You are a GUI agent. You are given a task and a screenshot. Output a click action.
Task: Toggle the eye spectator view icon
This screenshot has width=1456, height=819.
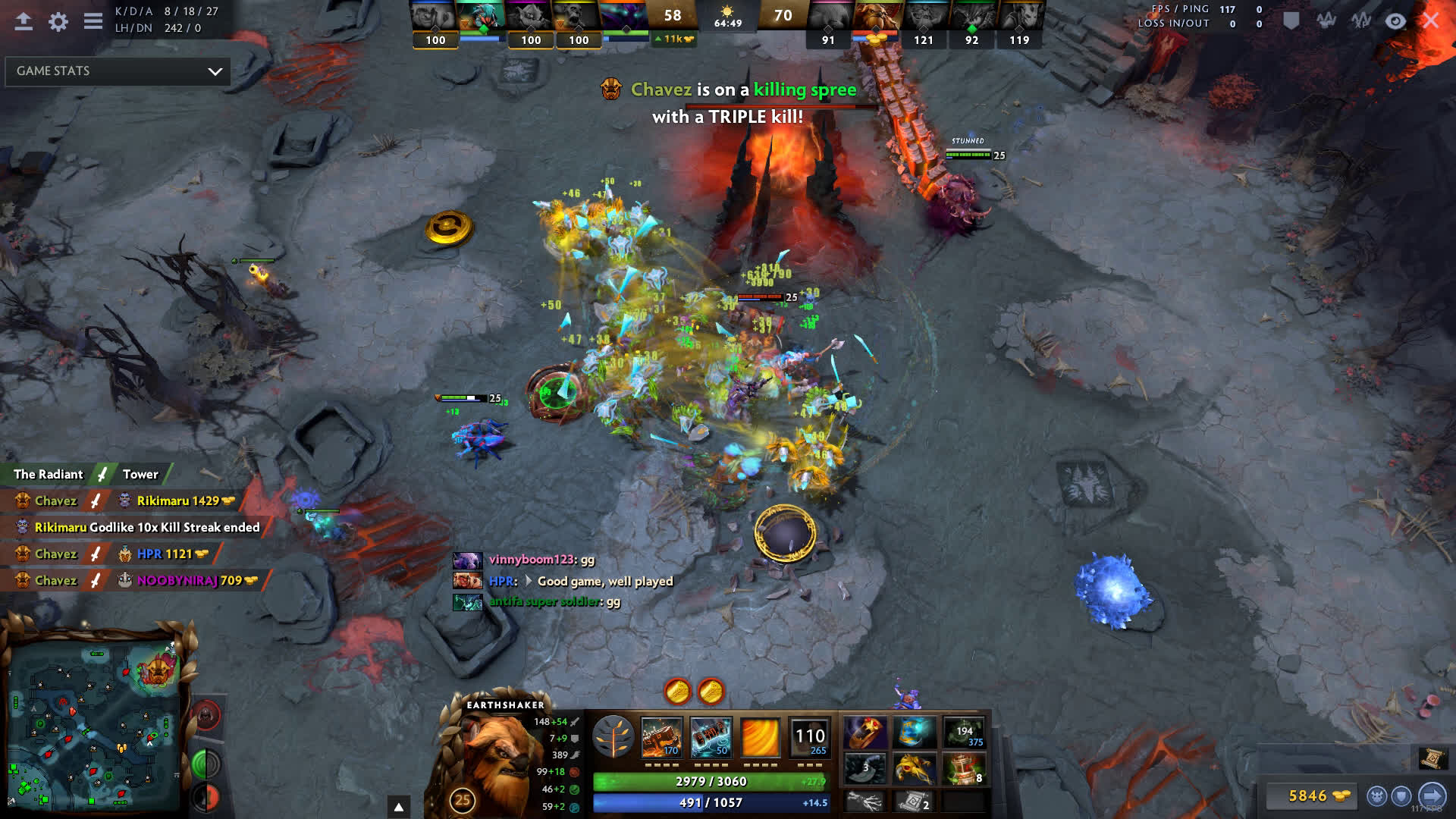(x=1395, y=20)
